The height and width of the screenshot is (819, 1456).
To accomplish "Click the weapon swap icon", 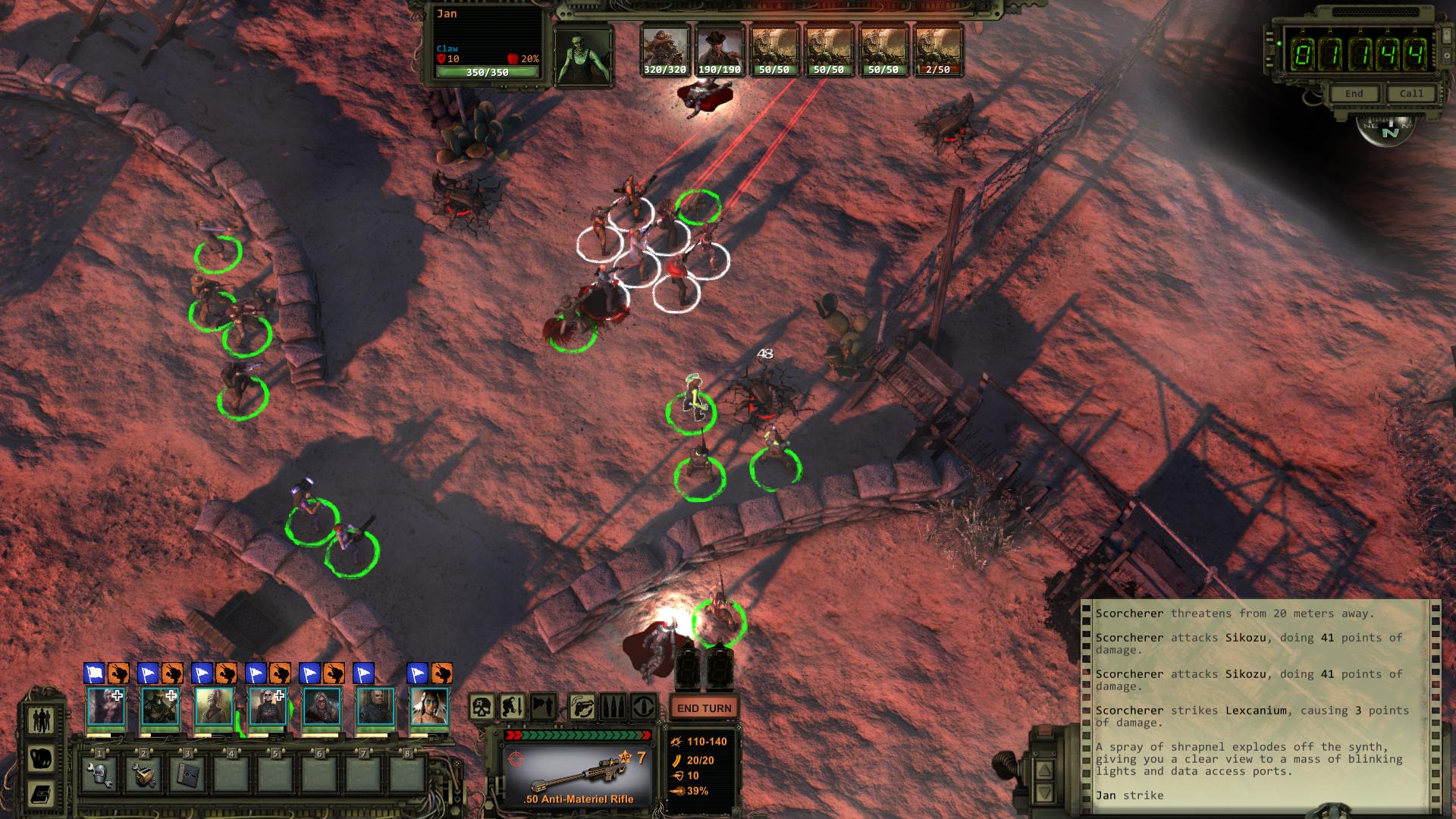I will click(x=582, y=708).
